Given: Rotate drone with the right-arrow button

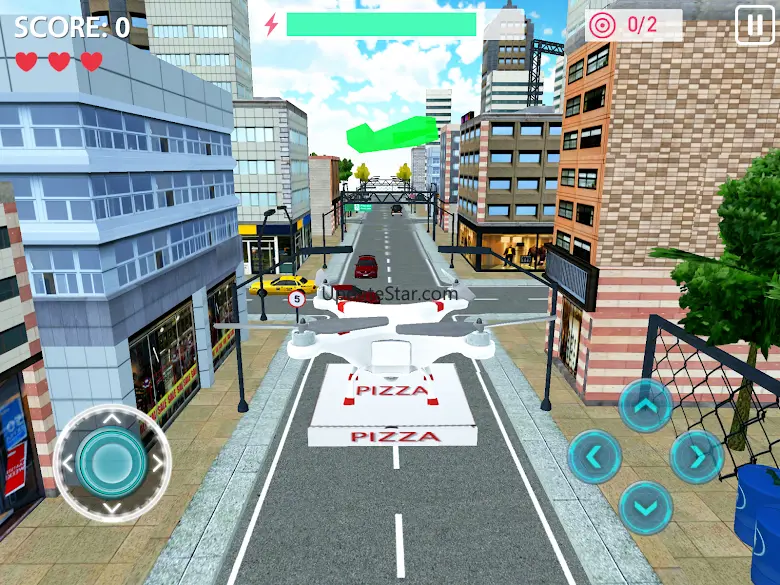Looking at the screenshot, I should [696, 457].
